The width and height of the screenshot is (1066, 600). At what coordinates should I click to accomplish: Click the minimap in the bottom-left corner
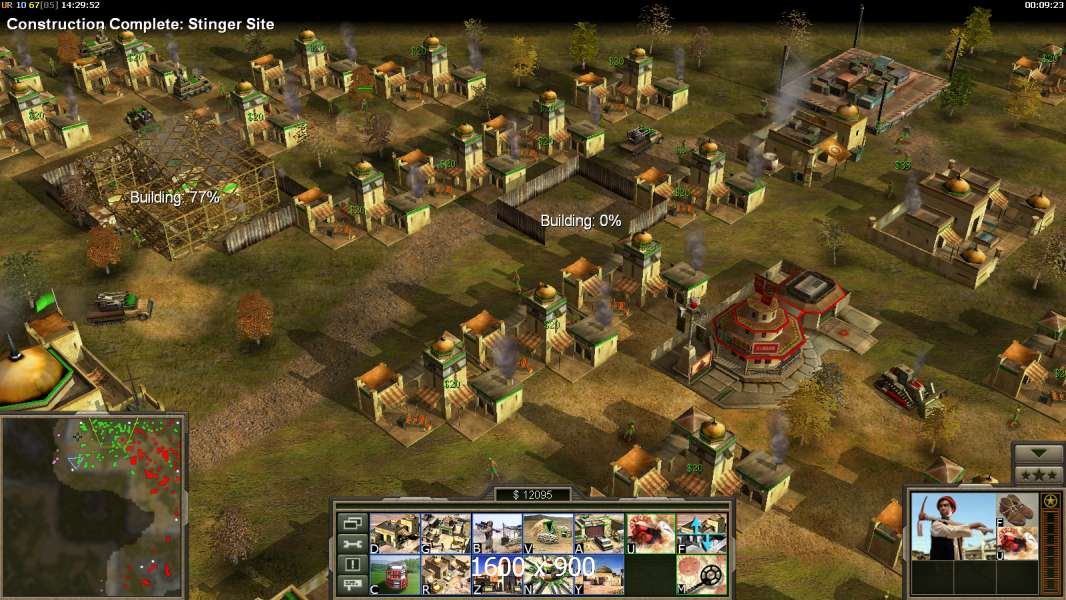[93, 505]
